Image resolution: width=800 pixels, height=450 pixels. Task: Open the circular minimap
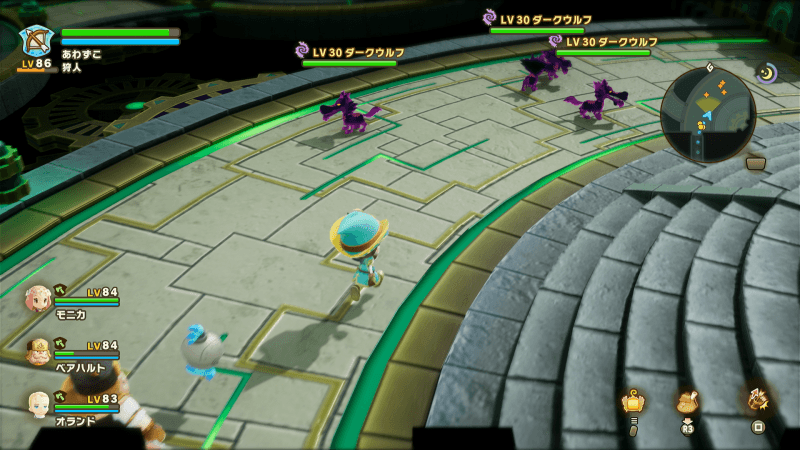coord(708,115)
